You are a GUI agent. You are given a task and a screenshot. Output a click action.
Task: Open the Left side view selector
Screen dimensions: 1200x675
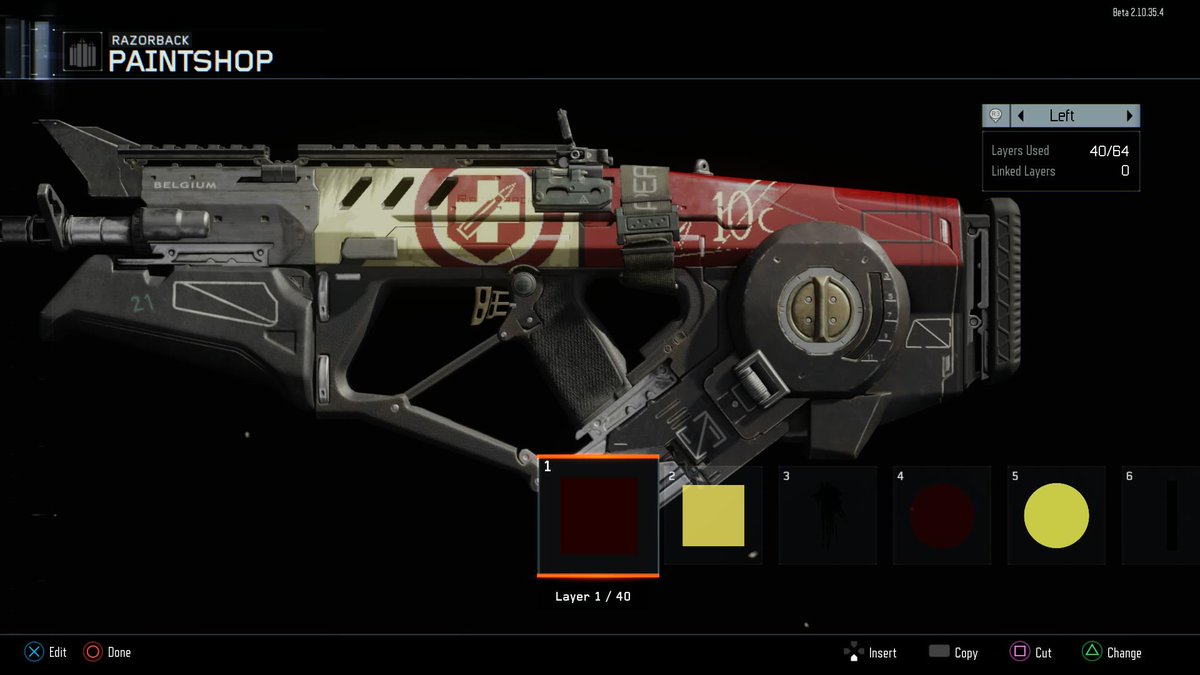[1062, 116]
